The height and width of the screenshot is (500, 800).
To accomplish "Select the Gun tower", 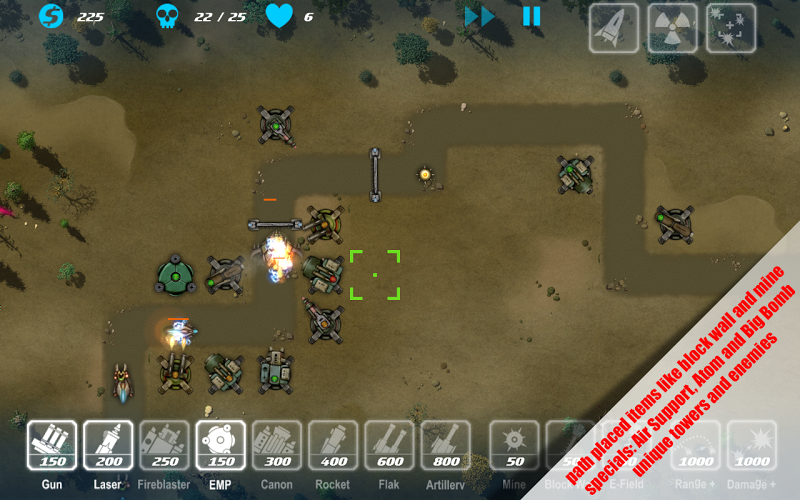I will pyautogui.click(x=52, y=445).
